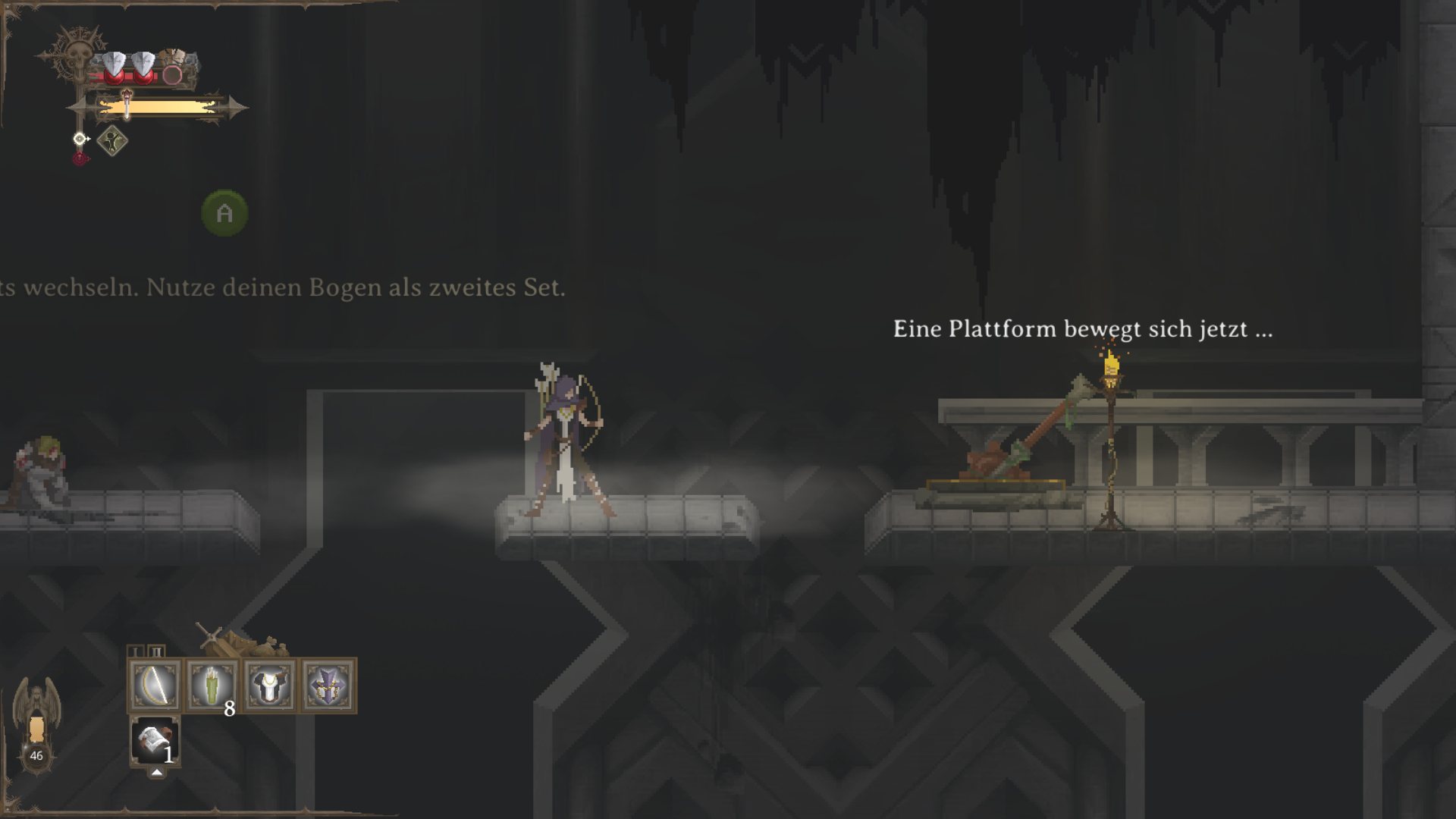
Task: Expand the consumable slot's up arrow
Action: click(156, 772)
